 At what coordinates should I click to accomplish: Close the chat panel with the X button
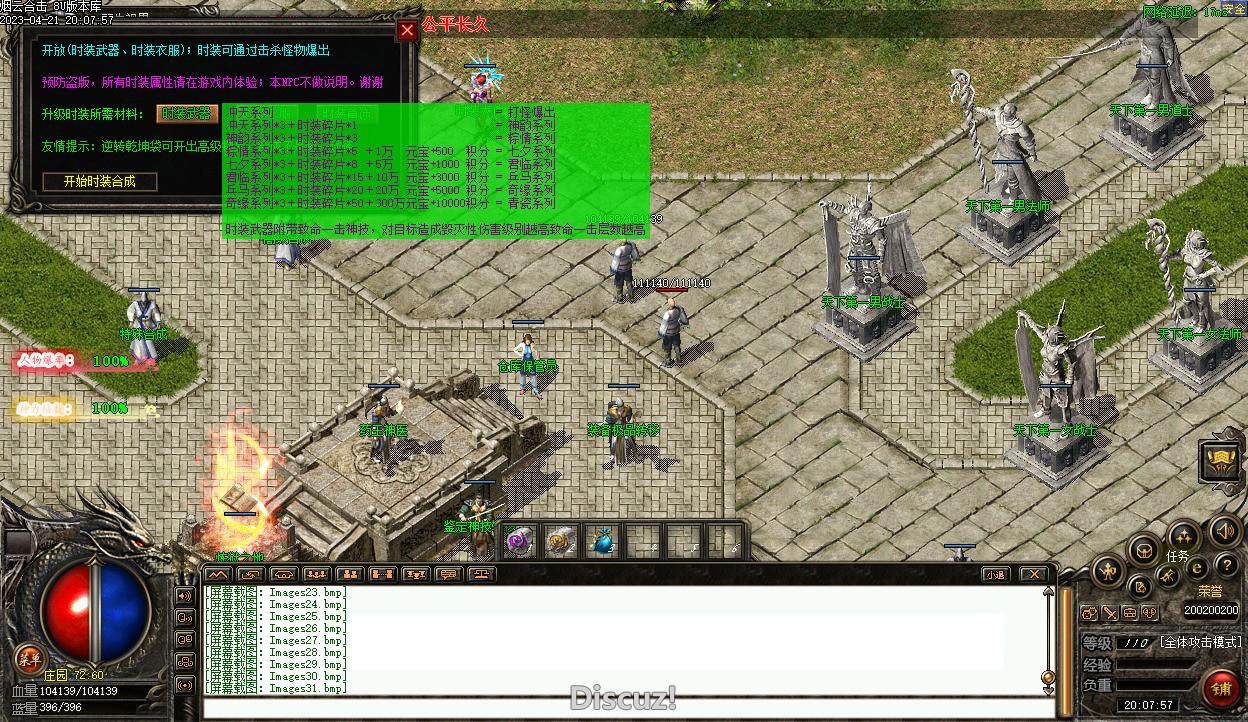[x=1032, y=574]
